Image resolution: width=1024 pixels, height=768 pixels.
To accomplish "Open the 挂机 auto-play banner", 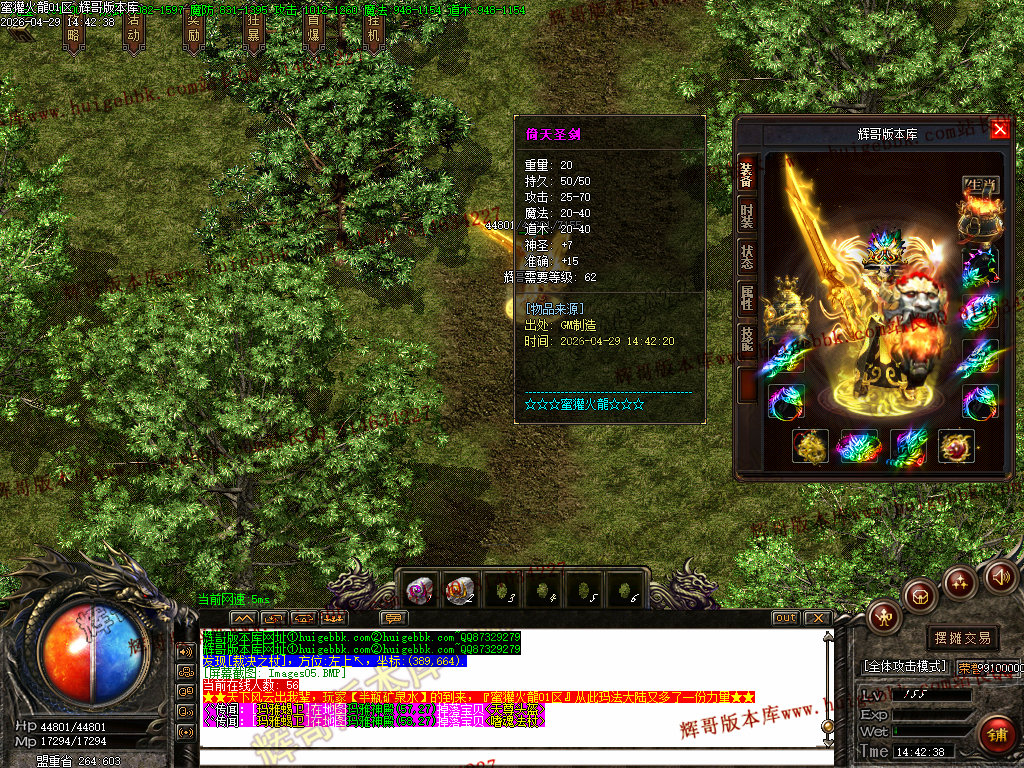I will 373,33.
